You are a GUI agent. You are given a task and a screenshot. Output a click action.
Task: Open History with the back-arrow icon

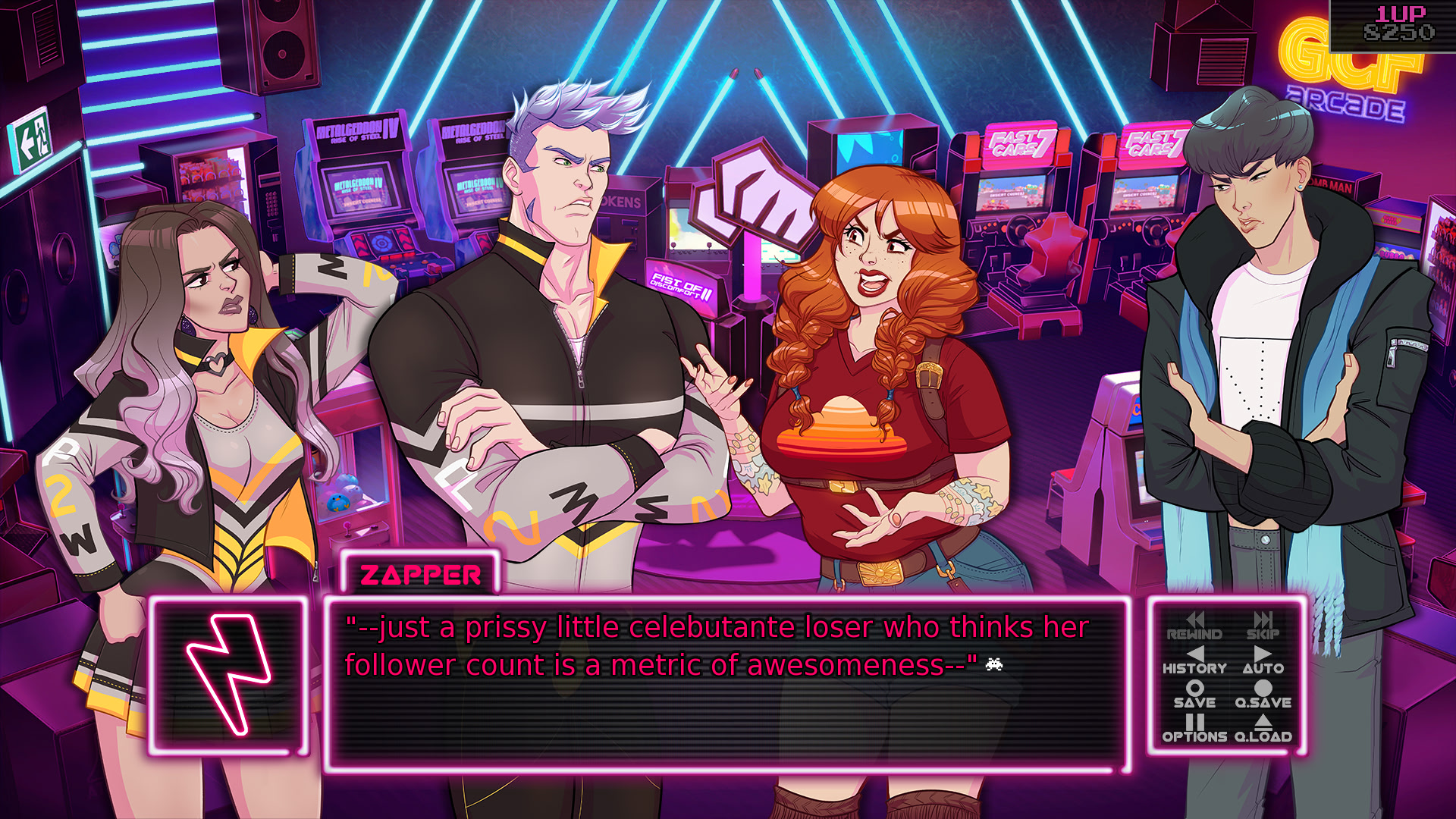[x=1196, y=654]
